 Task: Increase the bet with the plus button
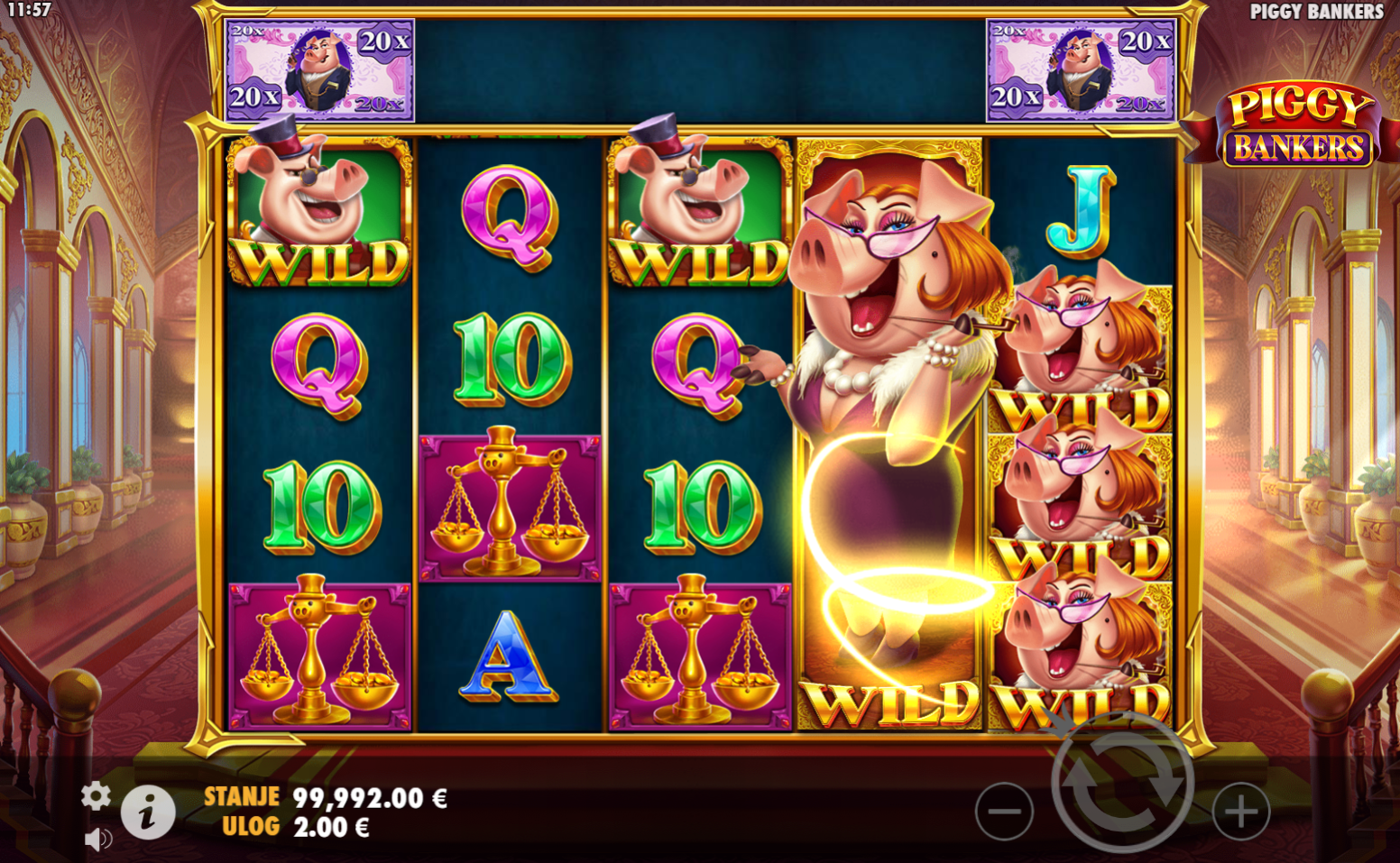coord(1241,812)
